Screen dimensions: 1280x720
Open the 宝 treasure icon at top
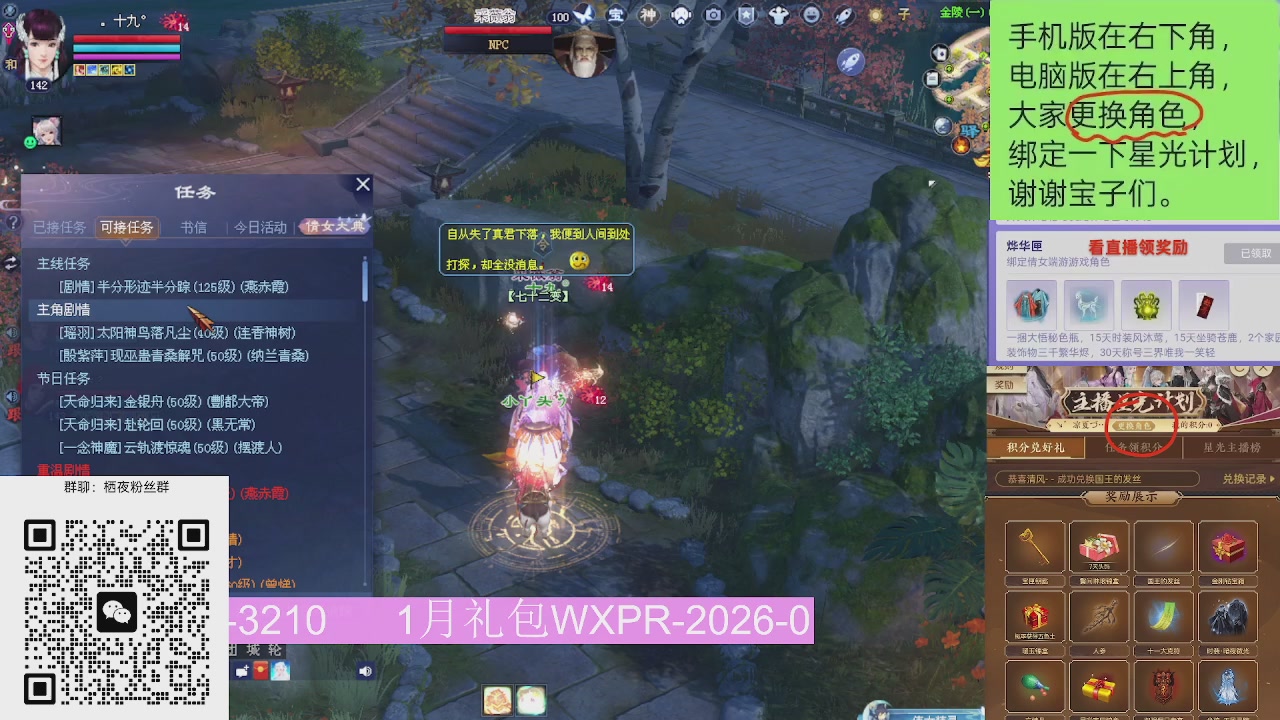coord(619,14)
